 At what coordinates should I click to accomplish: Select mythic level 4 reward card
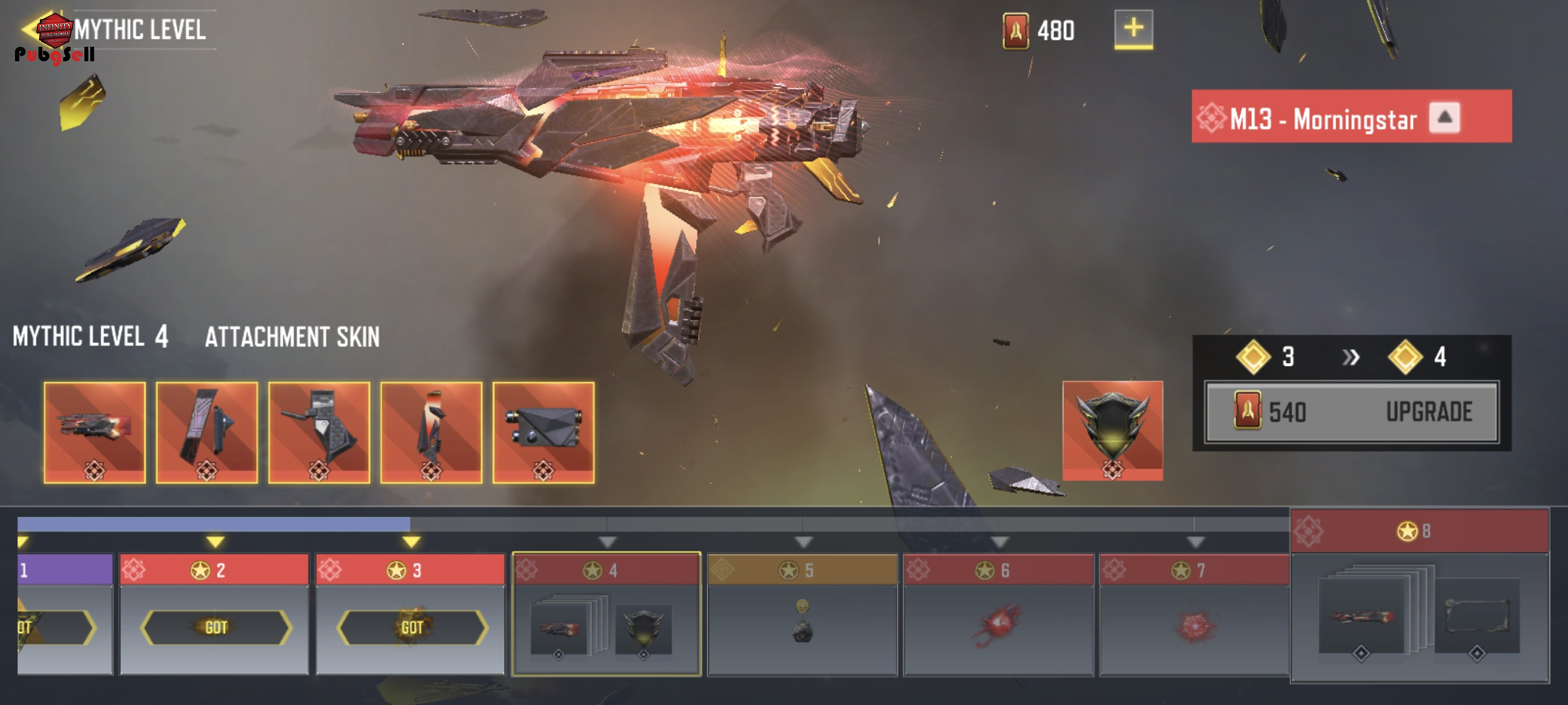tap(607, 613)
